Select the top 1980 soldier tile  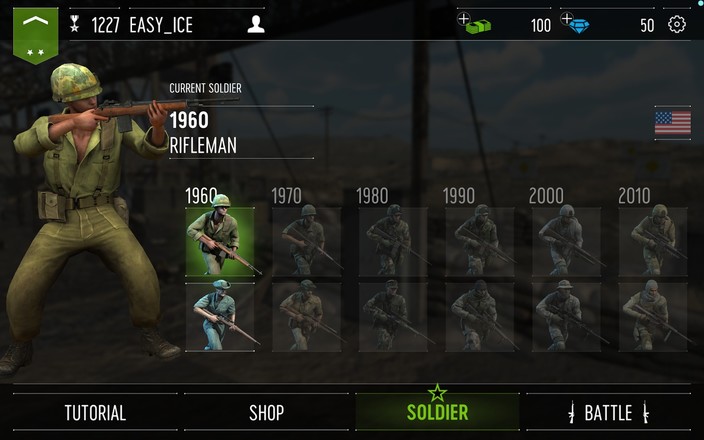pyautogui.click(x=392, y=241)
